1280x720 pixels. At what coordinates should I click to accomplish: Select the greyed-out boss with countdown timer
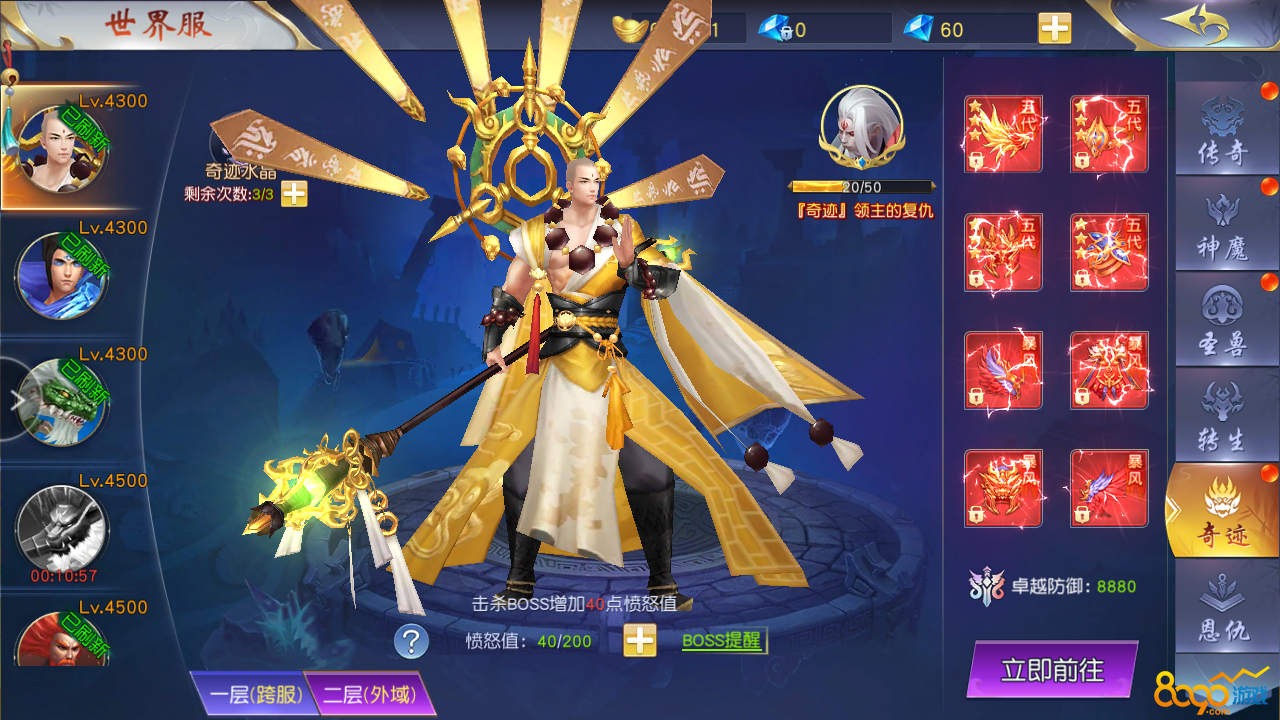61,527
